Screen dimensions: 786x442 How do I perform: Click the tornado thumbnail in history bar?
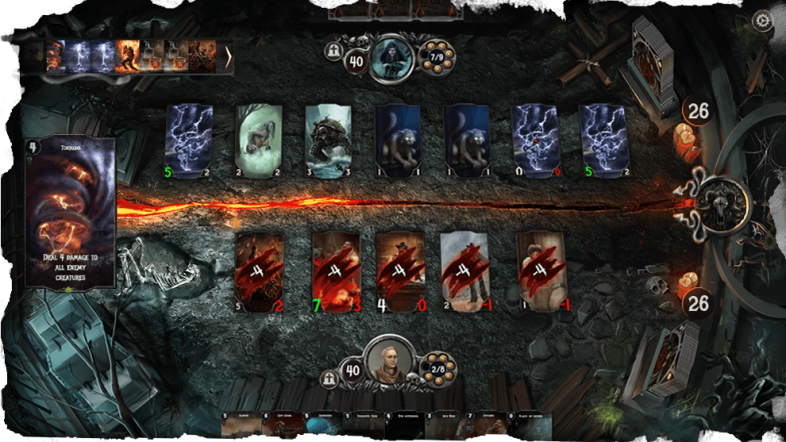click(x=55, y=56)
